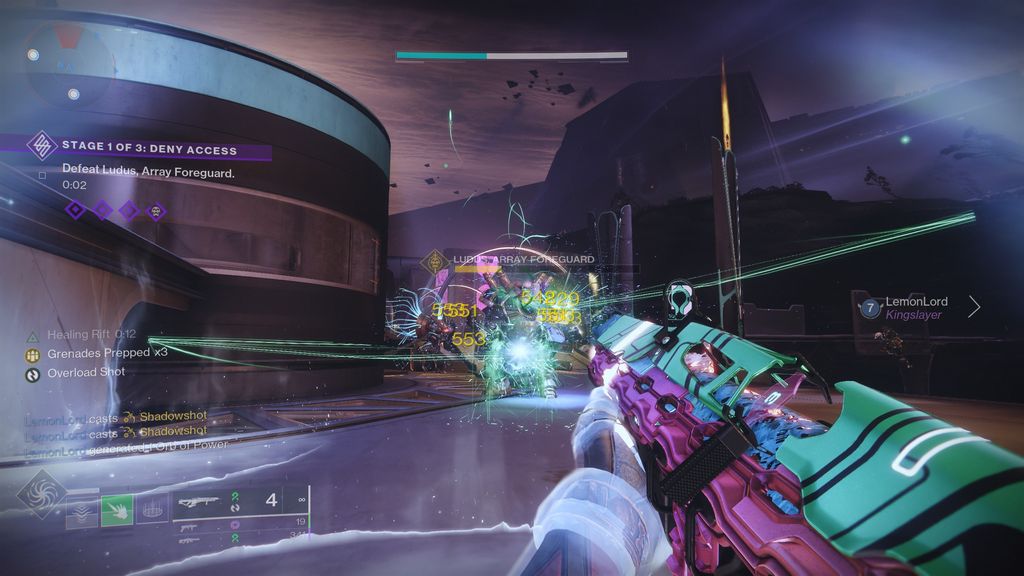Screen dimensions: 1024x576
Task: Switch to the heavy weapon slot
Action: (190, 541)
